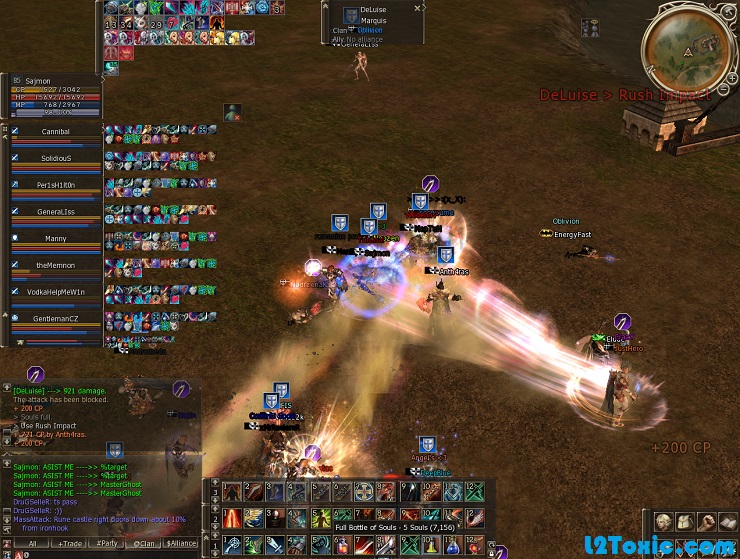
Task: Open the character face menu icon
Action: coord(664,522)
